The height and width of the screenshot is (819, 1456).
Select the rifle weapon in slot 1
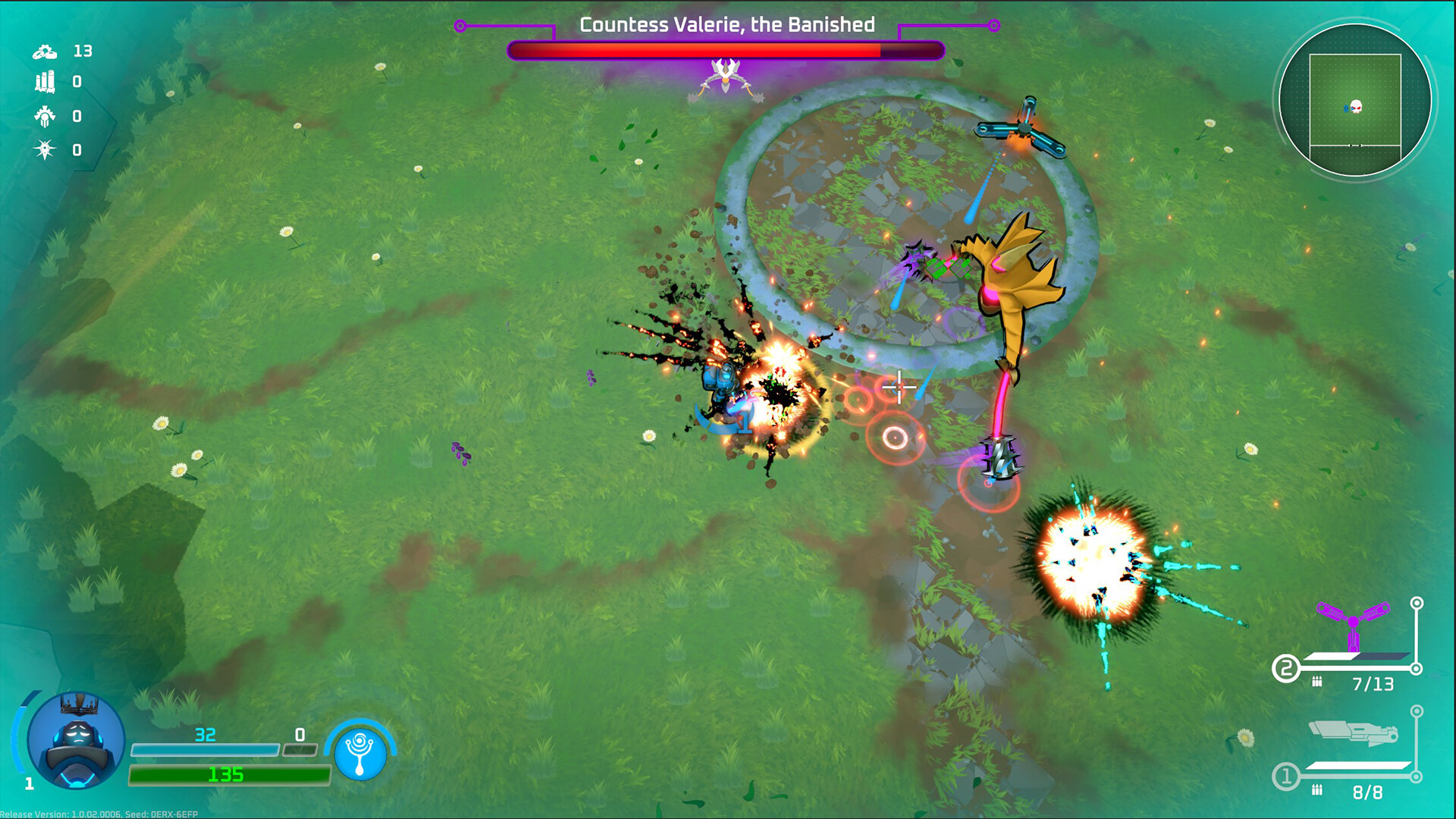coord(1354,732)
